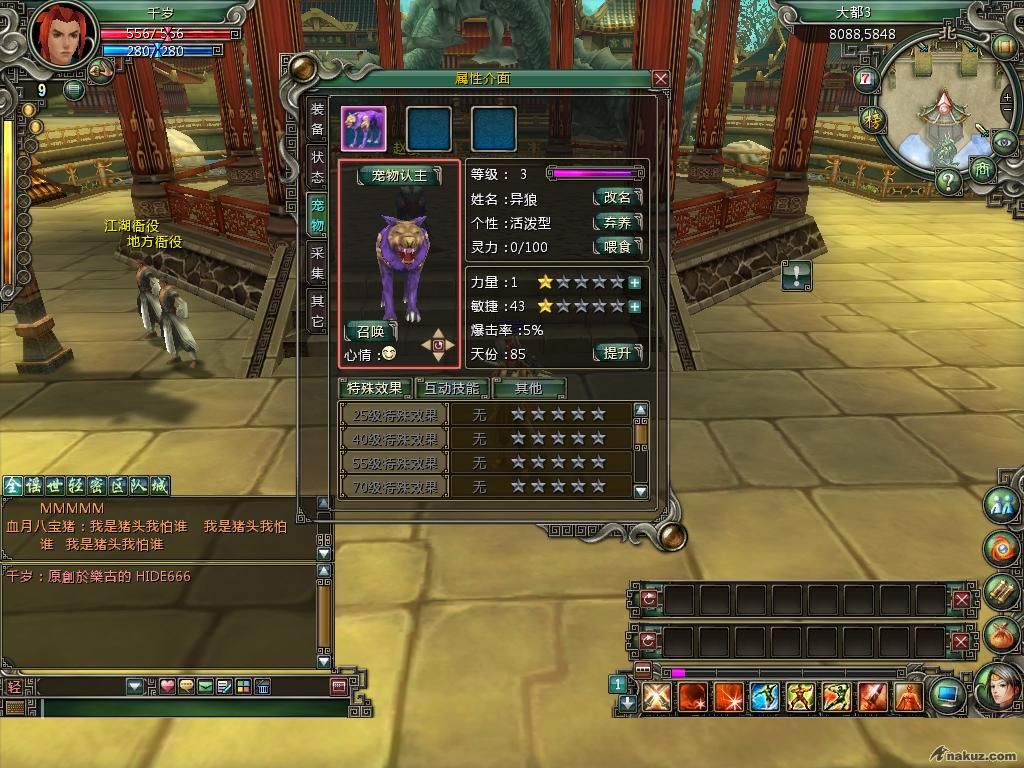The image size is (1024, 768).
Task: Open the minimap help question mark button
Action: click(949, 181)
